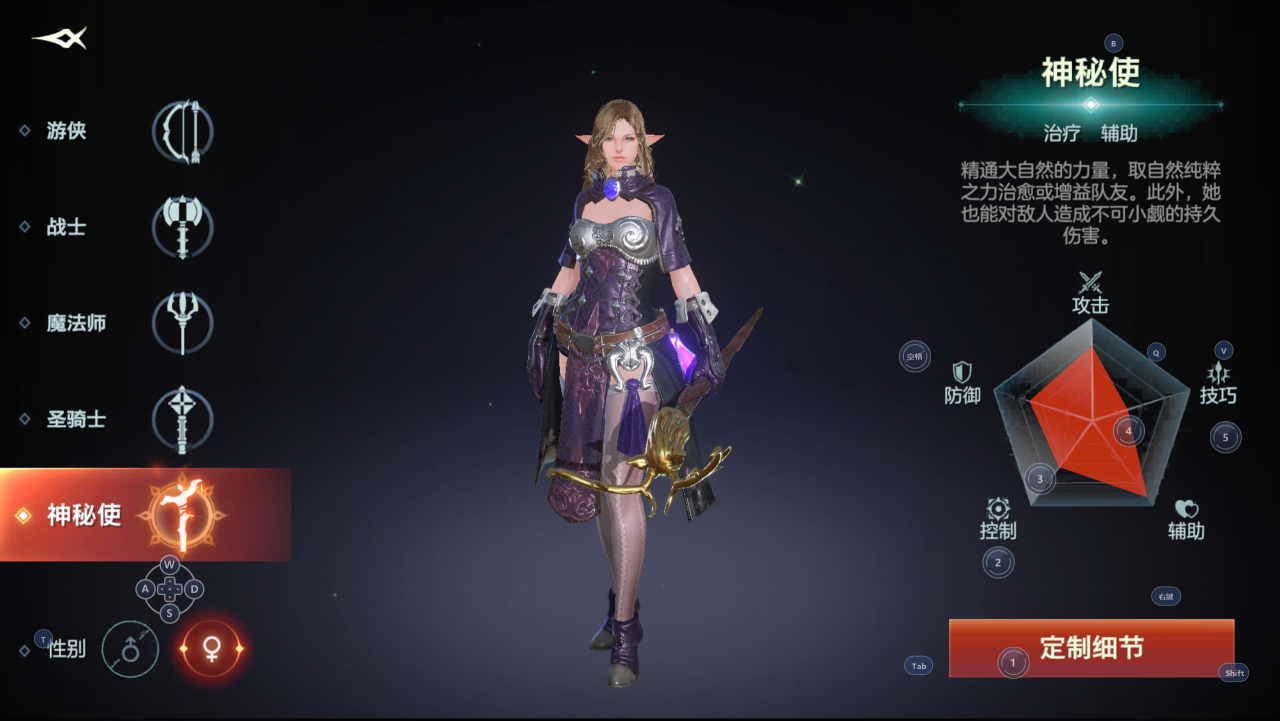Click the Mage staff icon

tap(181, 323)
